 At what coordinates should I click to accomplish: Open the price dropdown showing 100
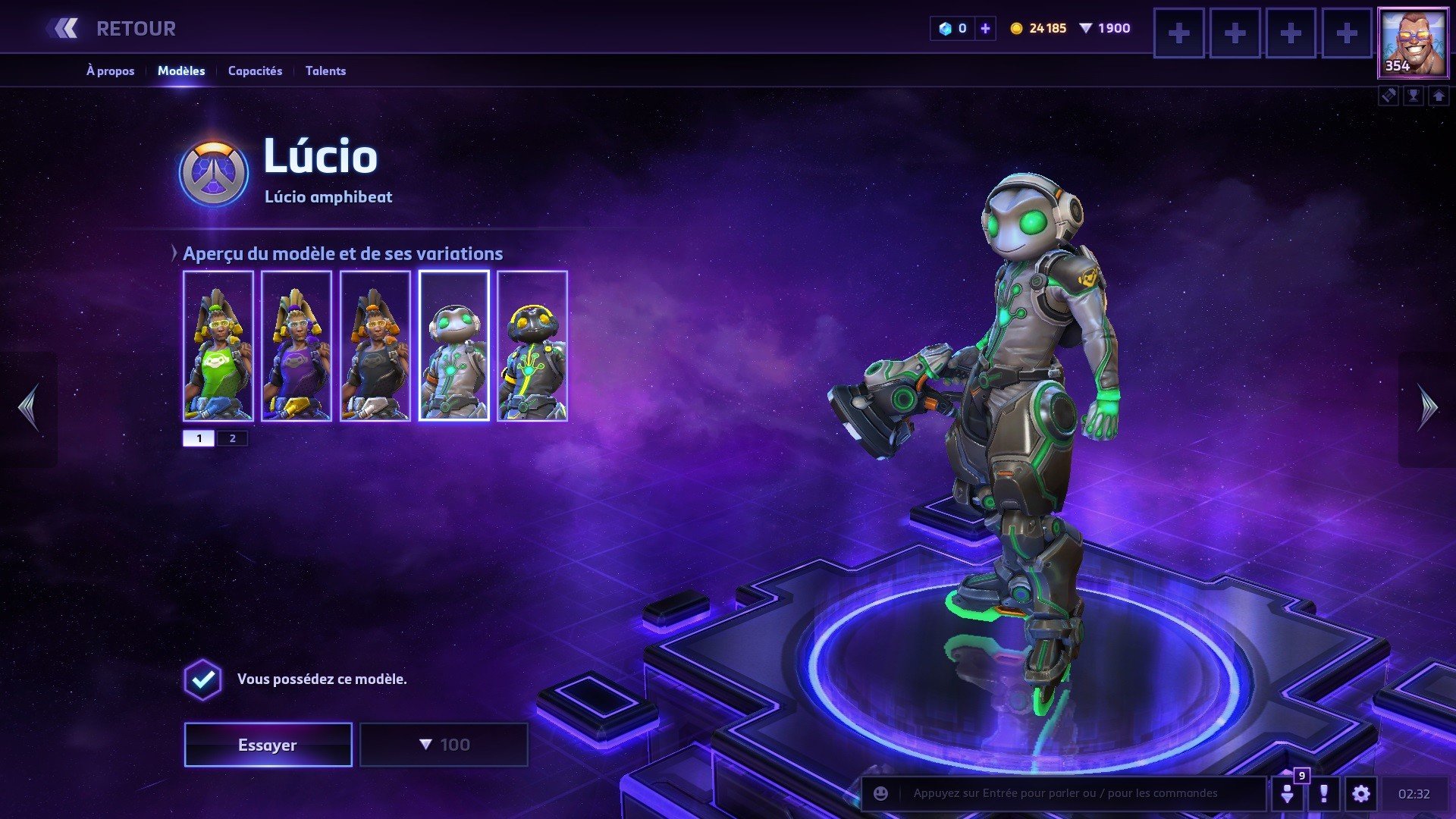point(444,745)
